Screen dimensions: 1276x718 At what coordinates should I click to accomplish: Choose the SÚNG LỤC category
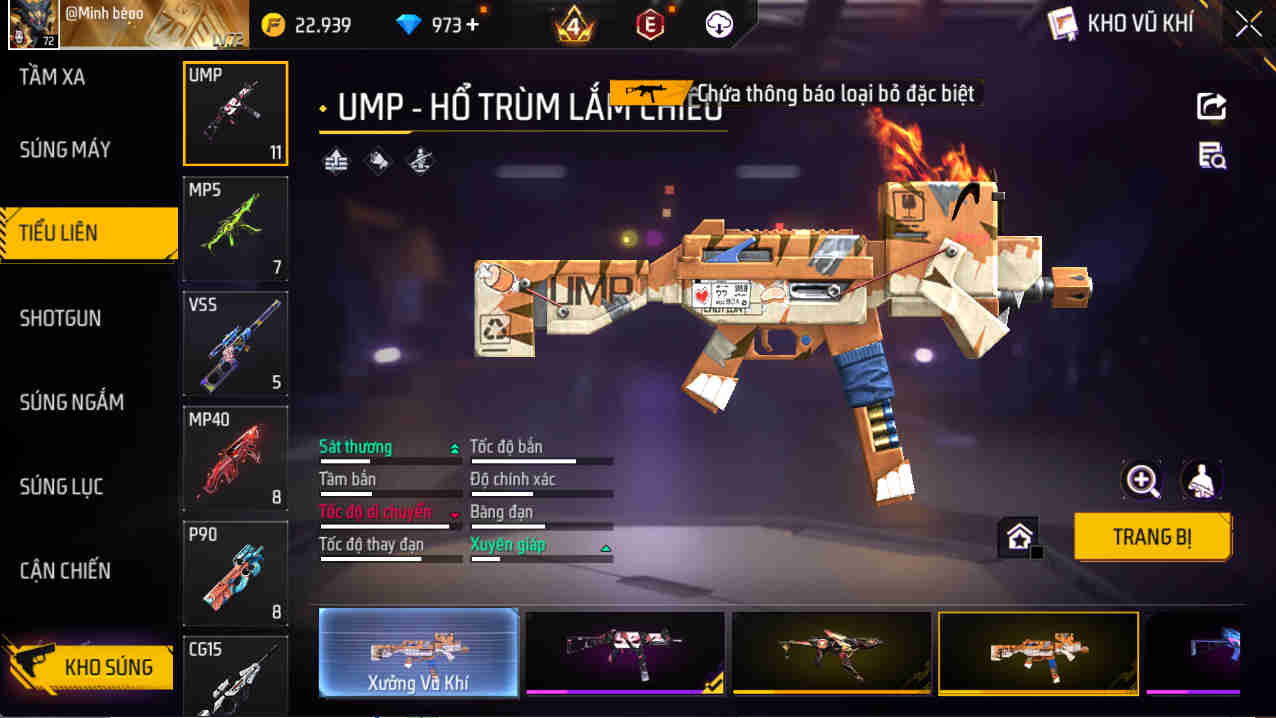click(62, 487)
